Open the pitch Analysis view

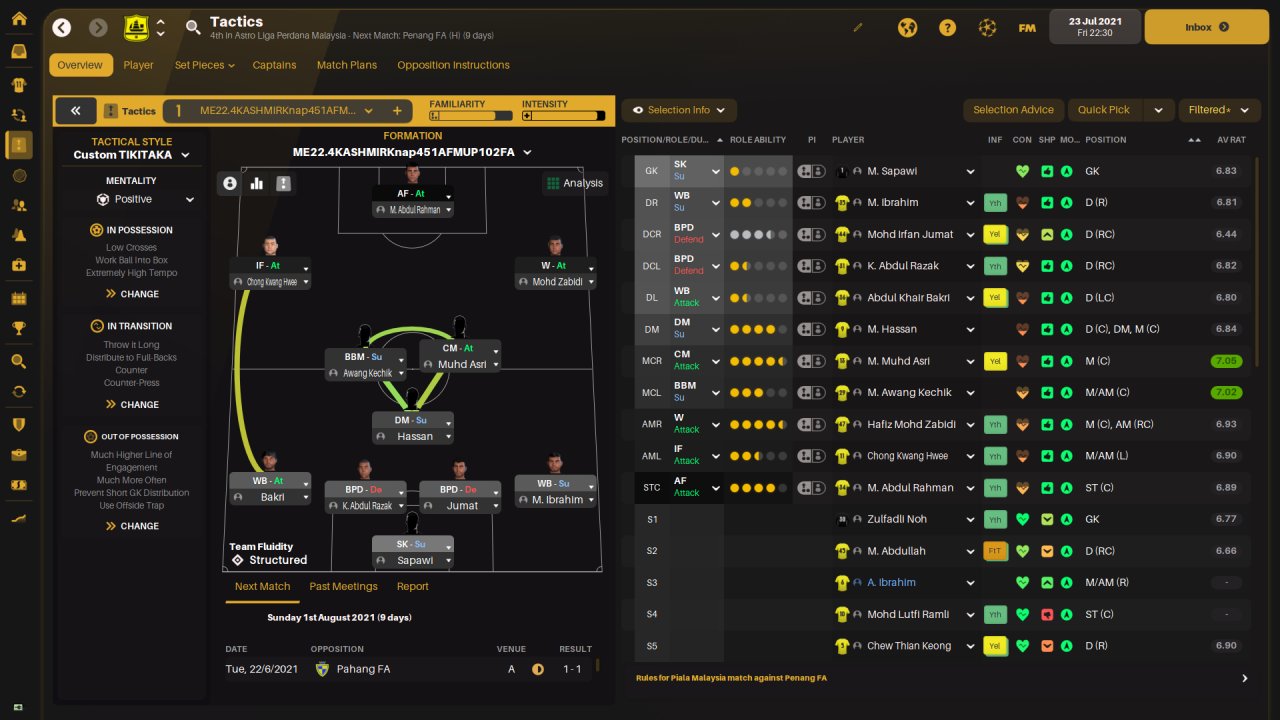tap(574, 183)
